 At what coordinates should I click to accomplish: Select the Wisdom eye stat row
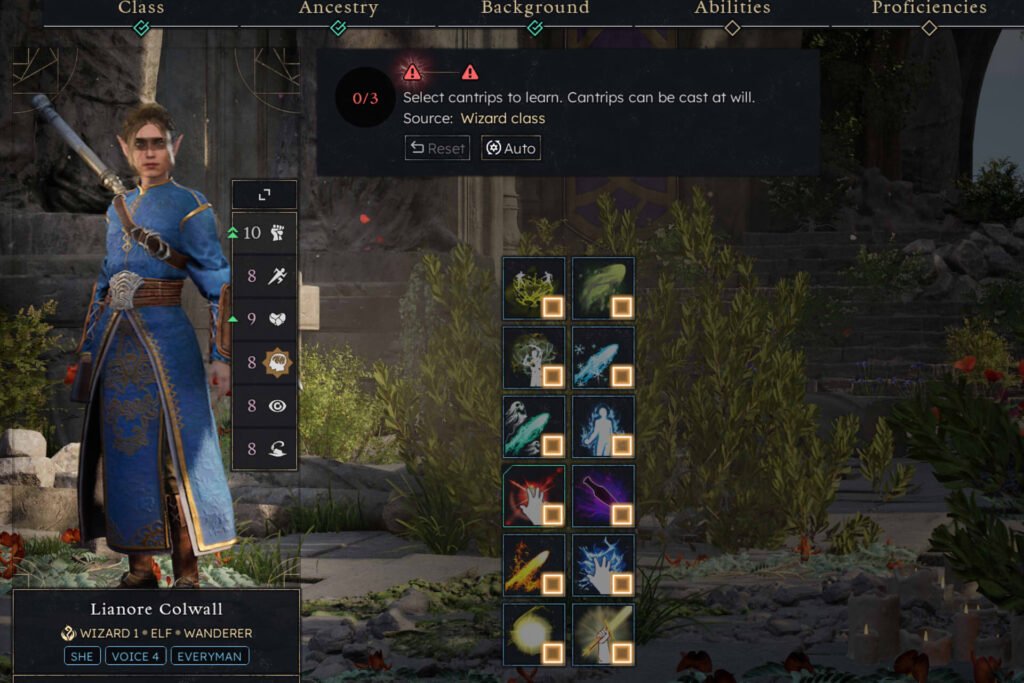(264, 407)
